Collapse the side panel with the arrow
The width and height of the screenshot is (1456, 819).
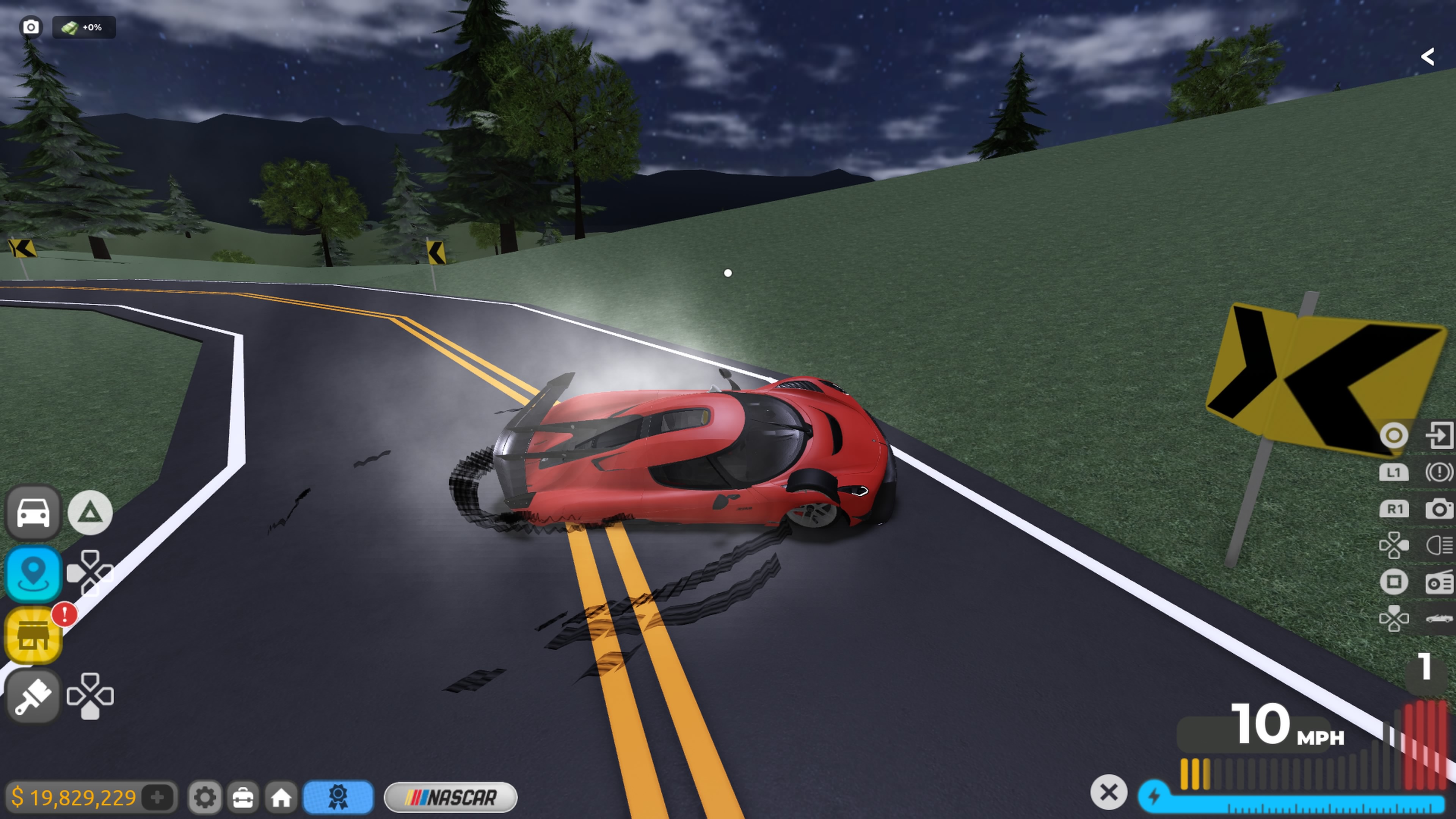pos(1428,56)
